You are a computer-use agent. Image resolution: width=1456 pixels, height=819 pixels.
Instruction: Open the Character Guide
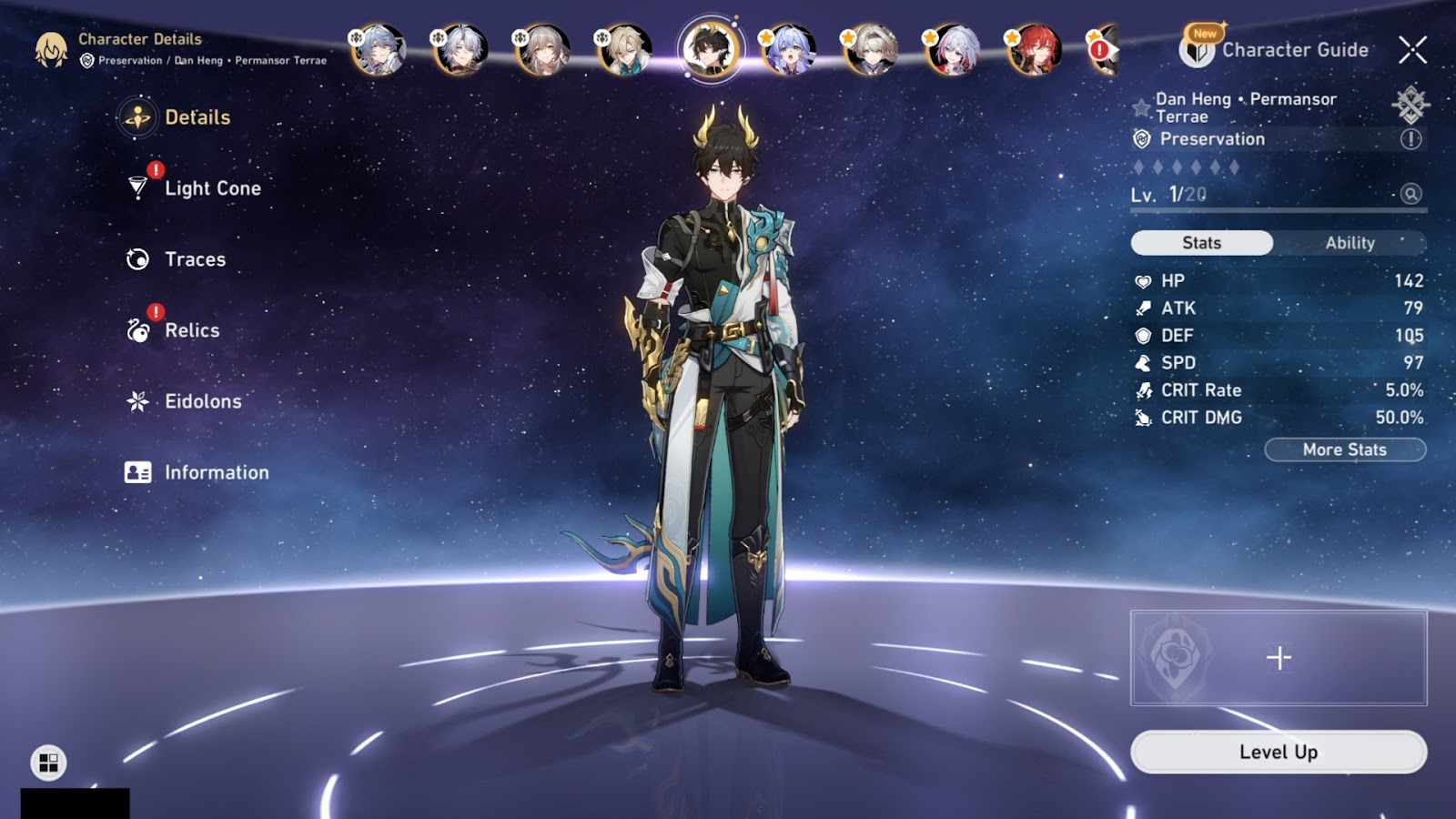point(1277,50)
